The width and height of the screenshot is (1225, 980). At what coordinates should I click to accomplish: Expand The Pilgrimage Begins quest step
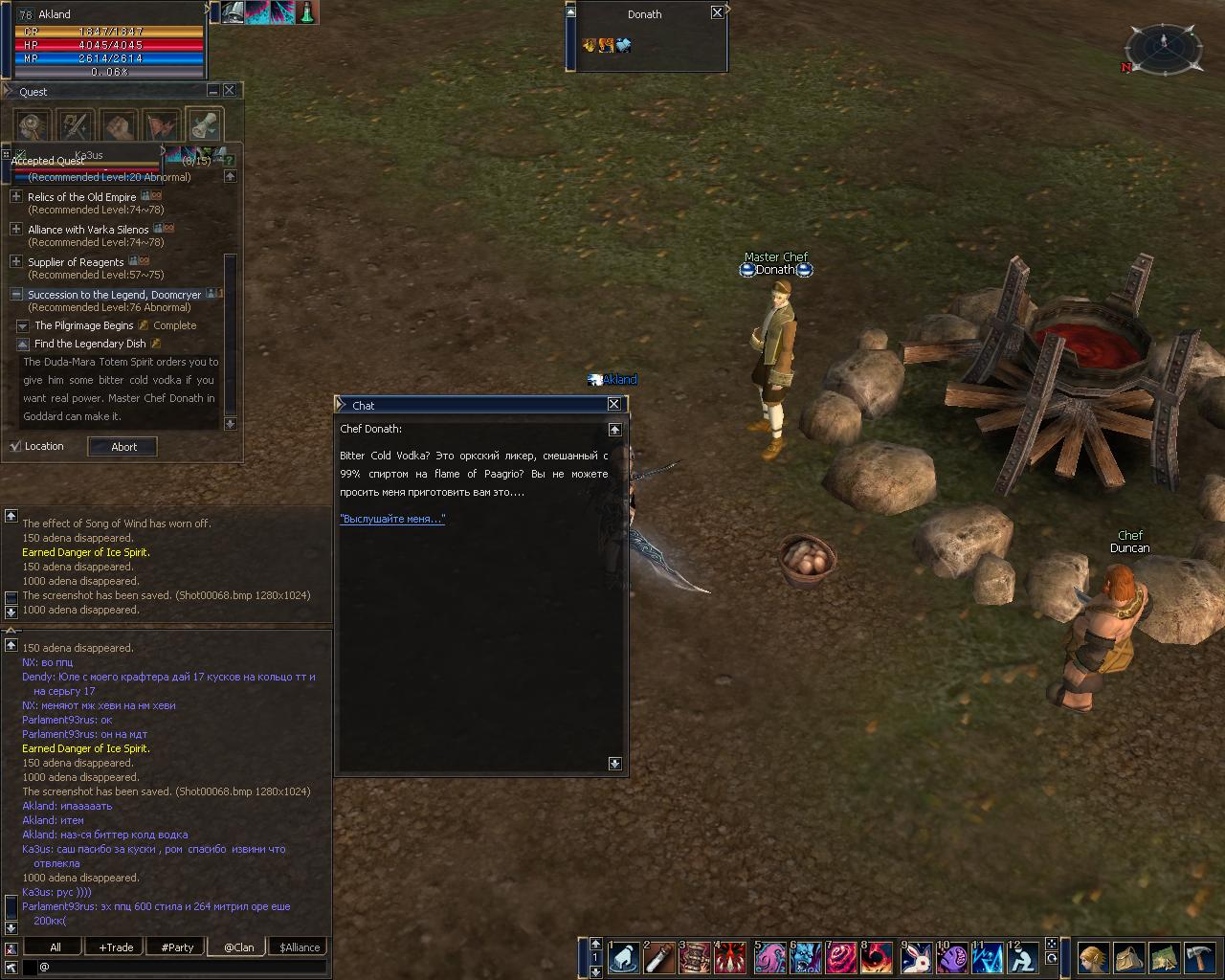pyautogui.click(x=23, y=326)
